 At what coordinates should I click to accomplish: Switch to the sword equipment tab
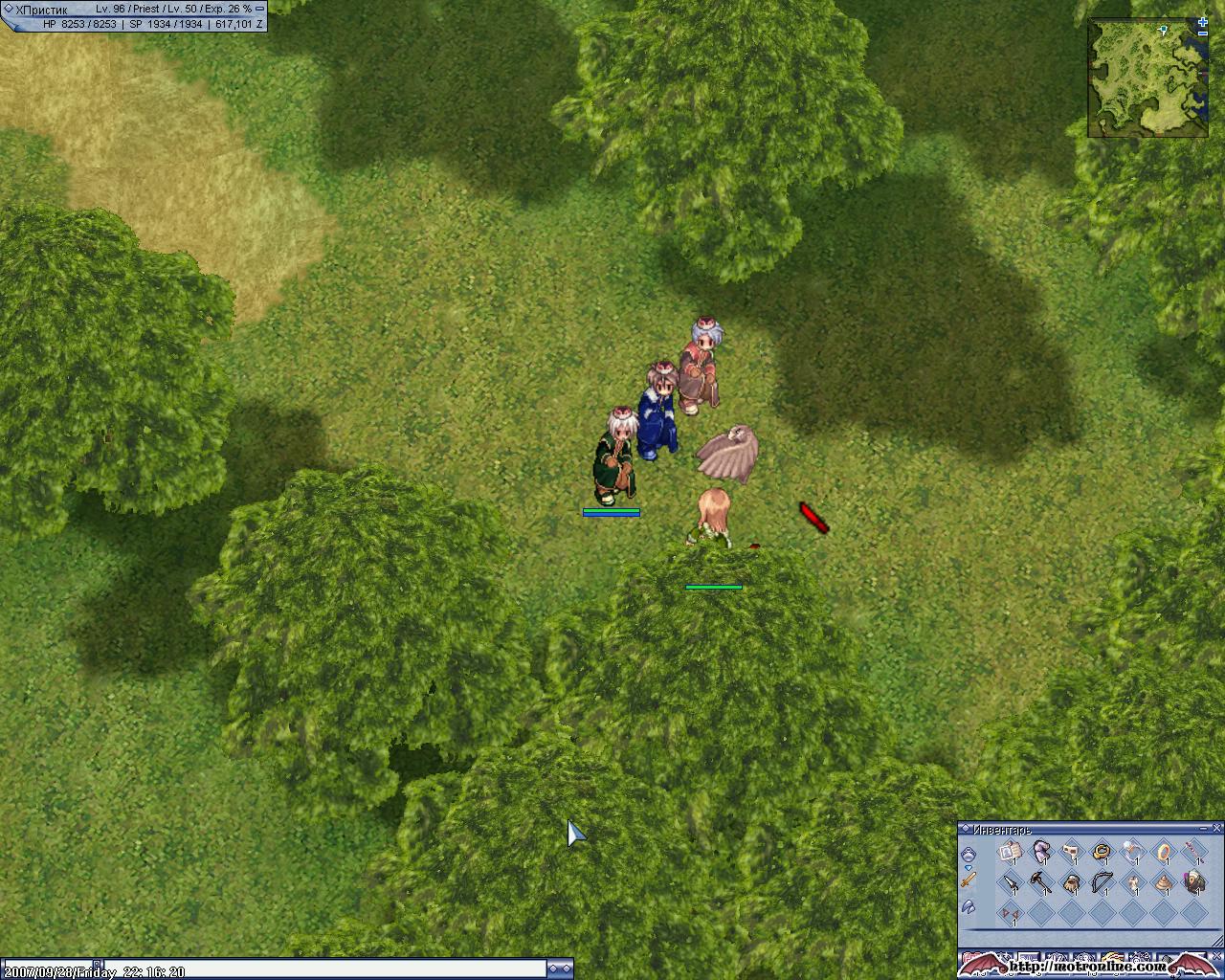pyautogui.click(x=969, y=879)
